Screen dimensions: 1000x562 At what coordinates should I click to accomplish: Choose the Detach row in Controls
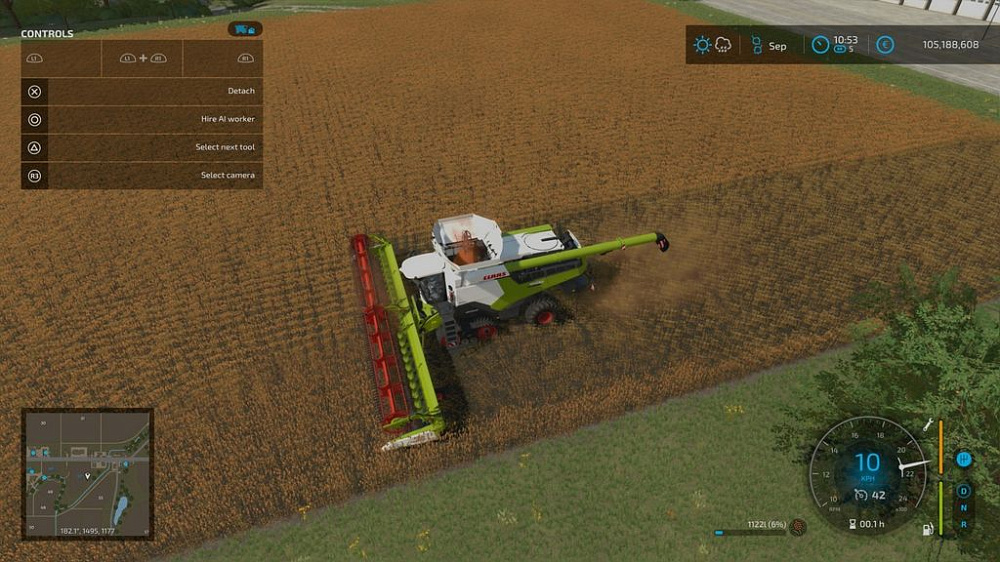tap(142, 91)
